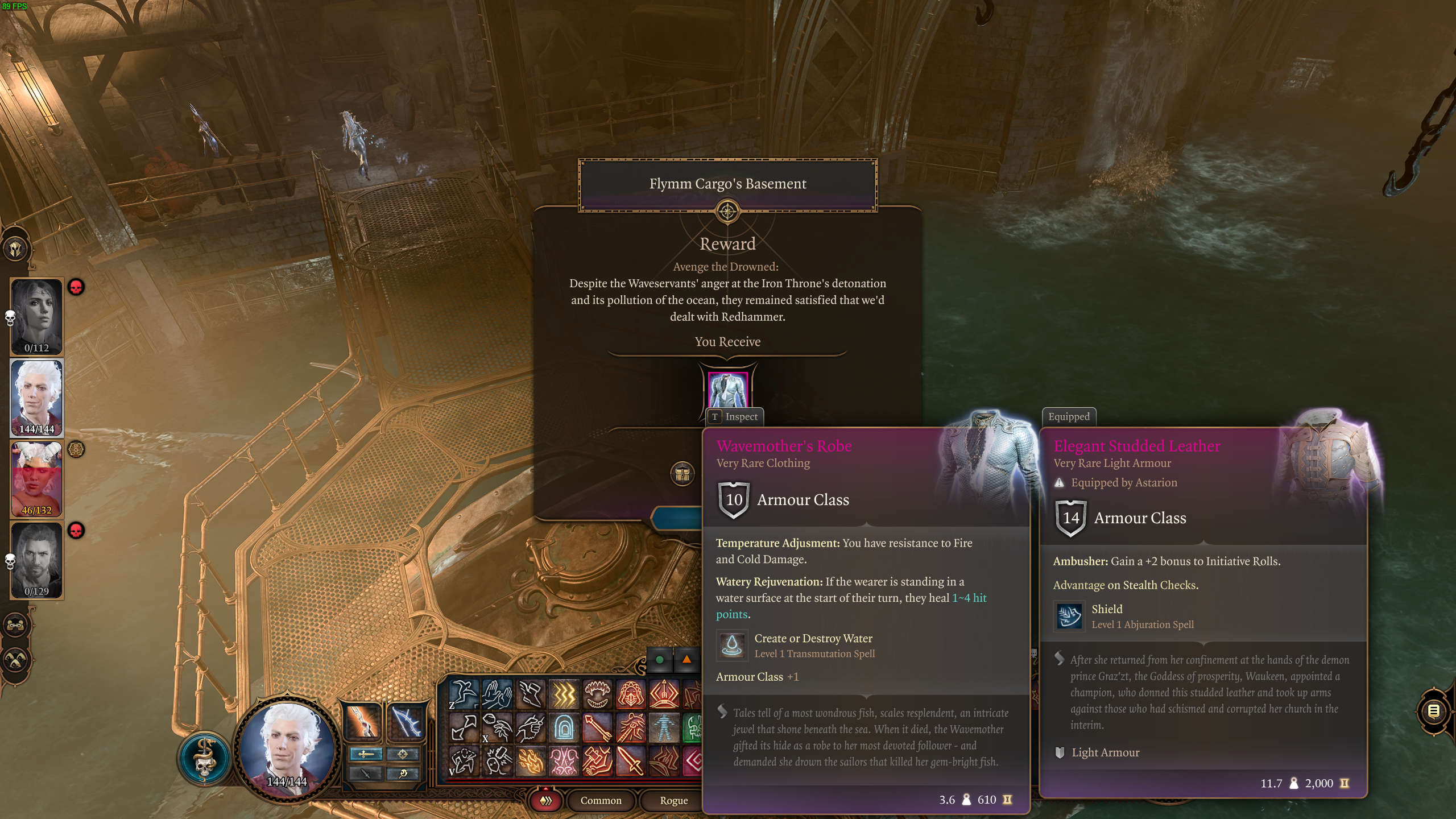Activate the Jump action on hotbar
Screen dimensions: 1456x819
pyautogui.click(x=463, y=694)
